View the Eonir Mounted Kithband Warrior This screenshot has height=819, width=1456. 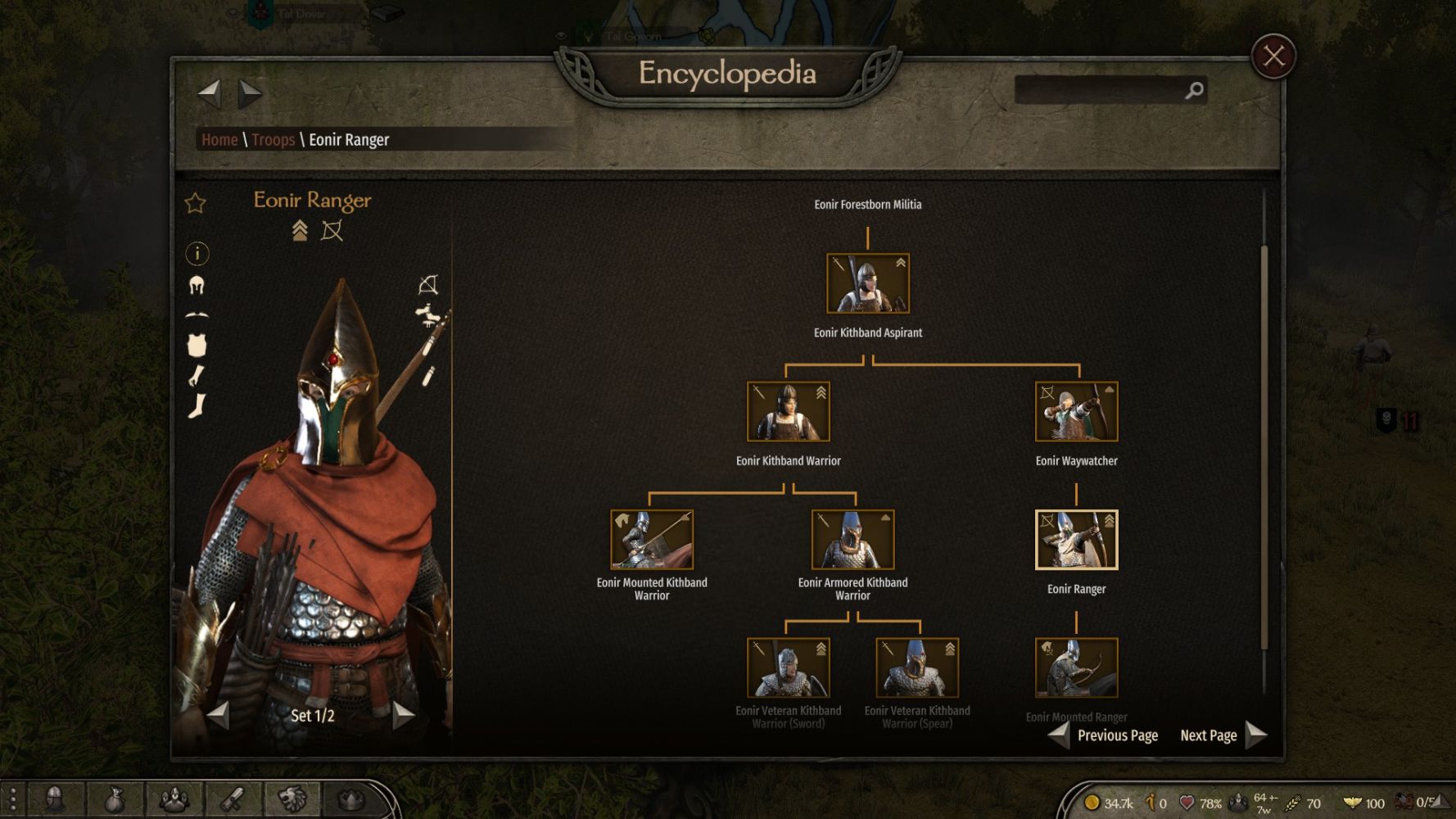[652, 540]
